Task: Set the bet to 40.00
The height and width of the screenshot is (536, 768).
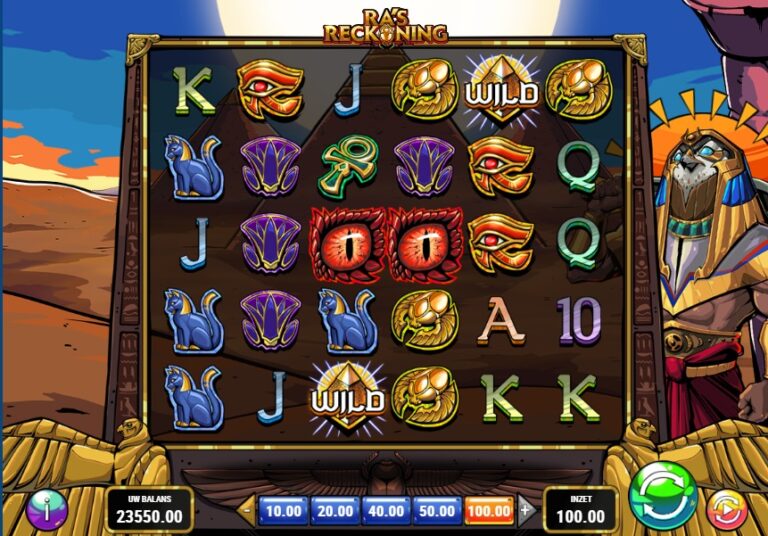Action: [x=387, y=511]
